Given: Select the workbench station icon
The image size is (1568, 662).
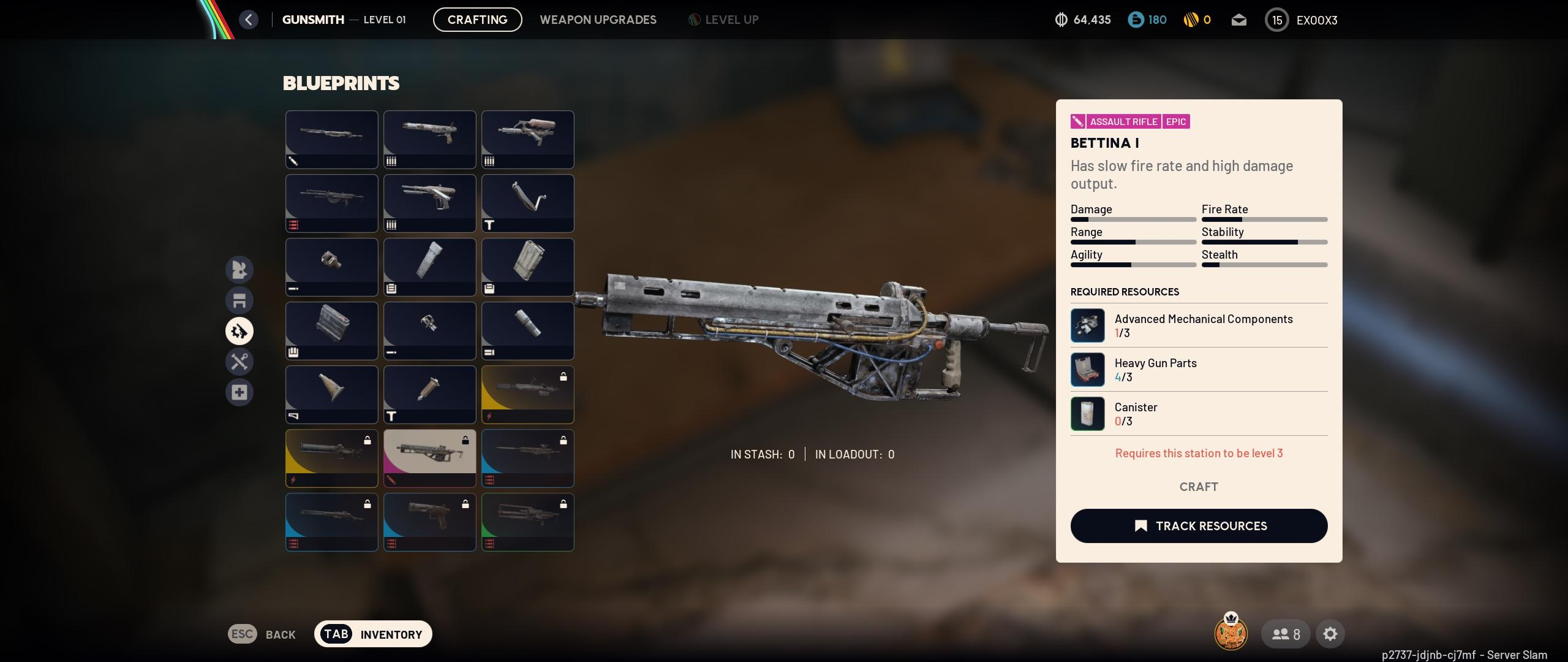Looking at the screenshot, I should [x=239, y=300].
